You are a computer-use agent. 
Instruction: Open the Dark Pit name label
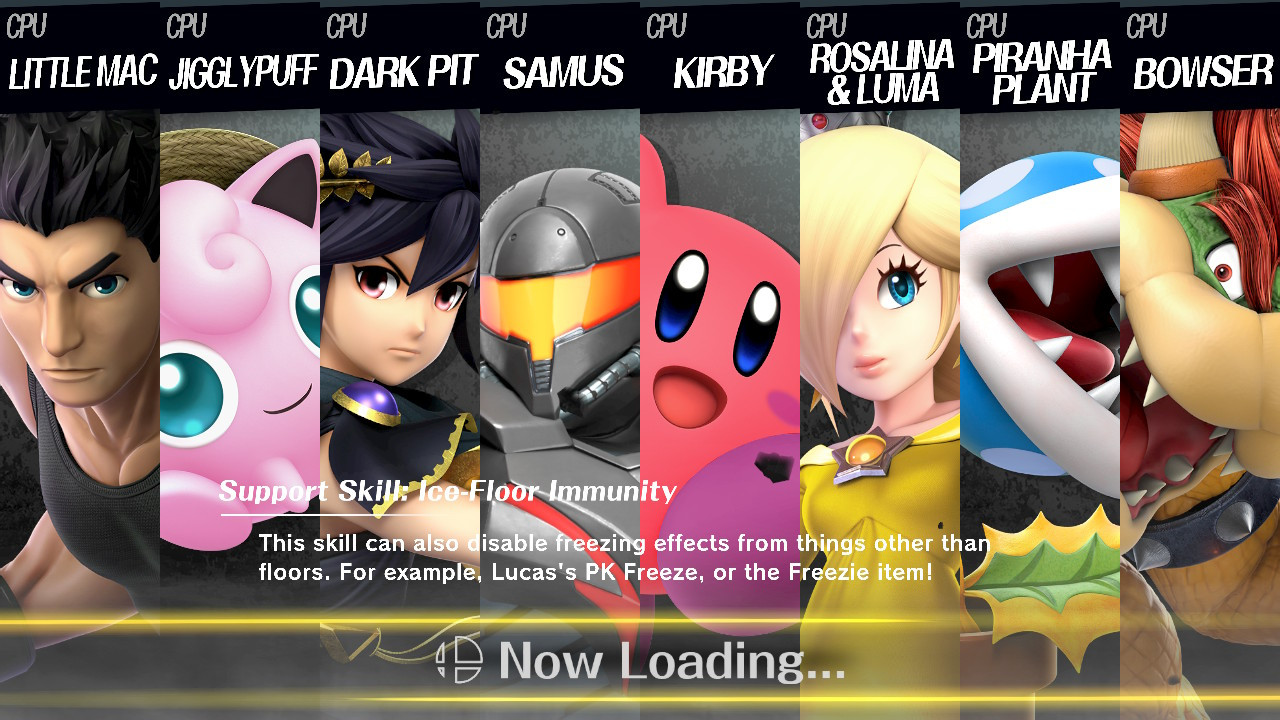tap(400, 72)
